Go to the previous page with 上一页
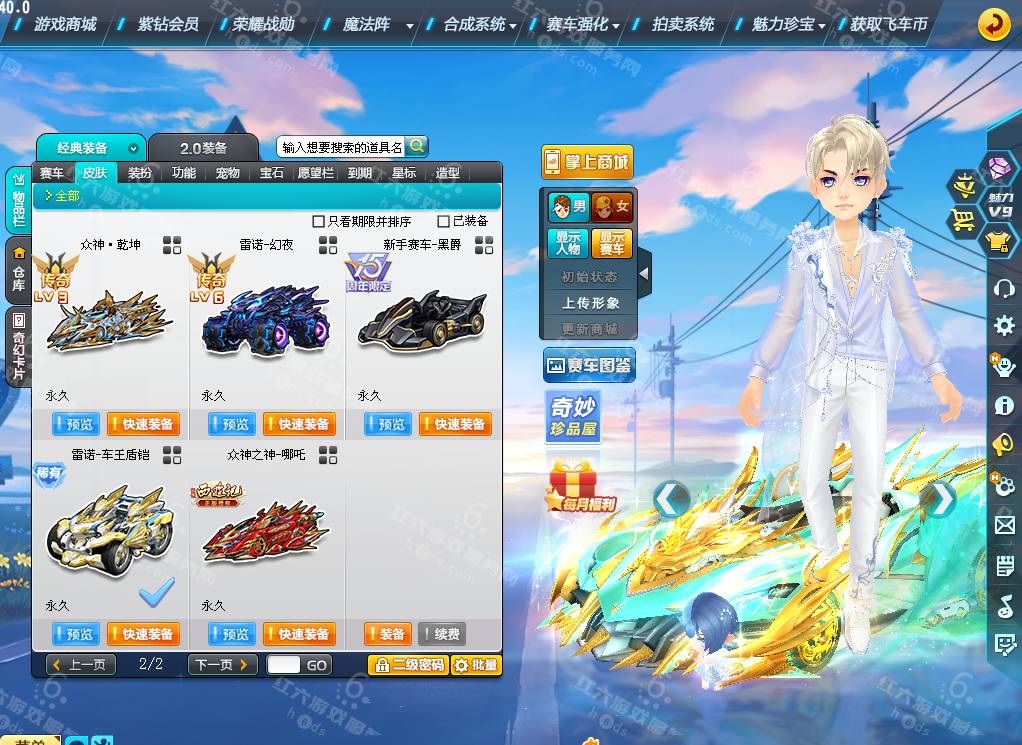The height and width of the screenshot is (745, 1022). click(81, 665)
